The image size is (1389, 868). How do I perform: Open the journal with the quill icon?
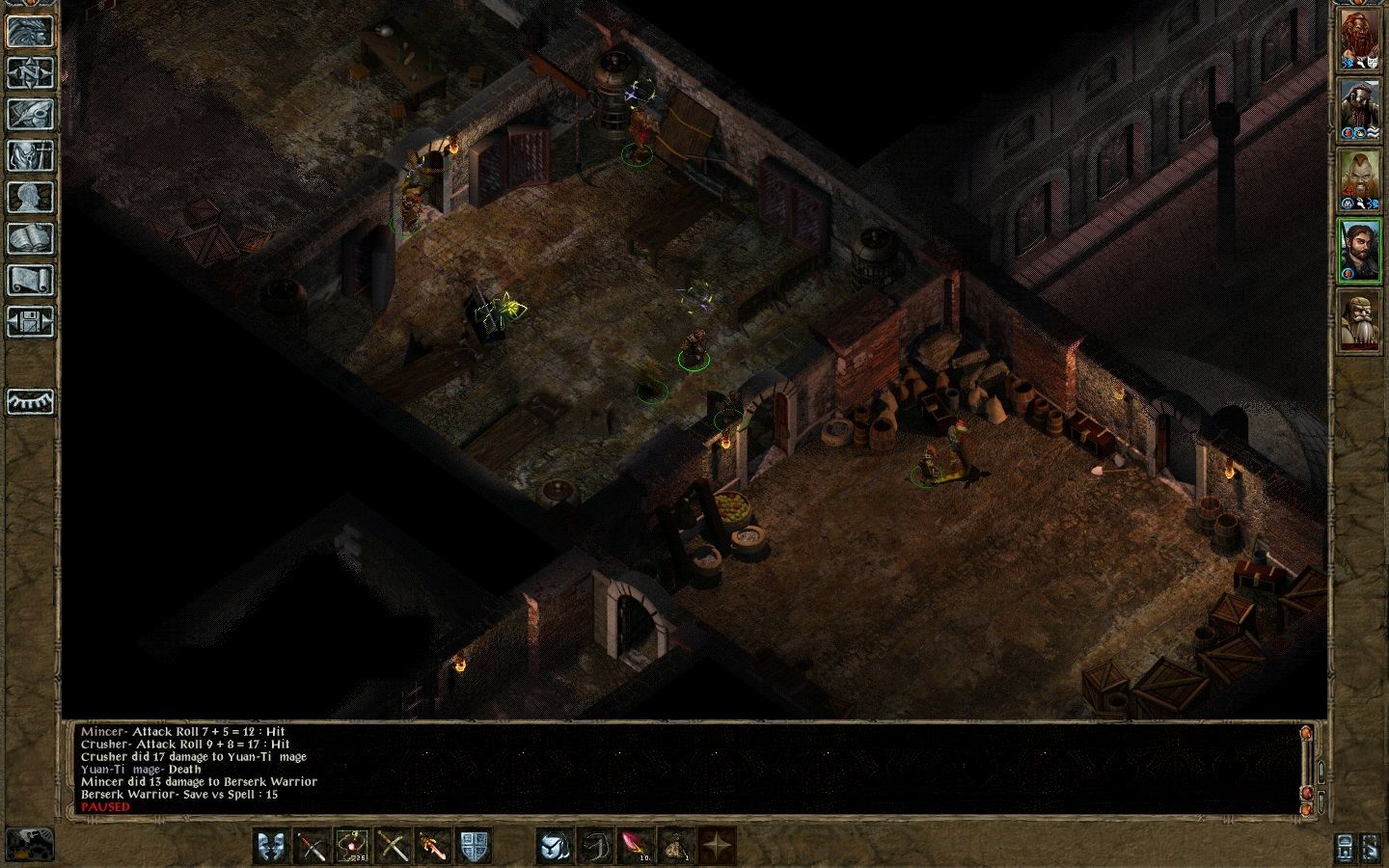30,114
